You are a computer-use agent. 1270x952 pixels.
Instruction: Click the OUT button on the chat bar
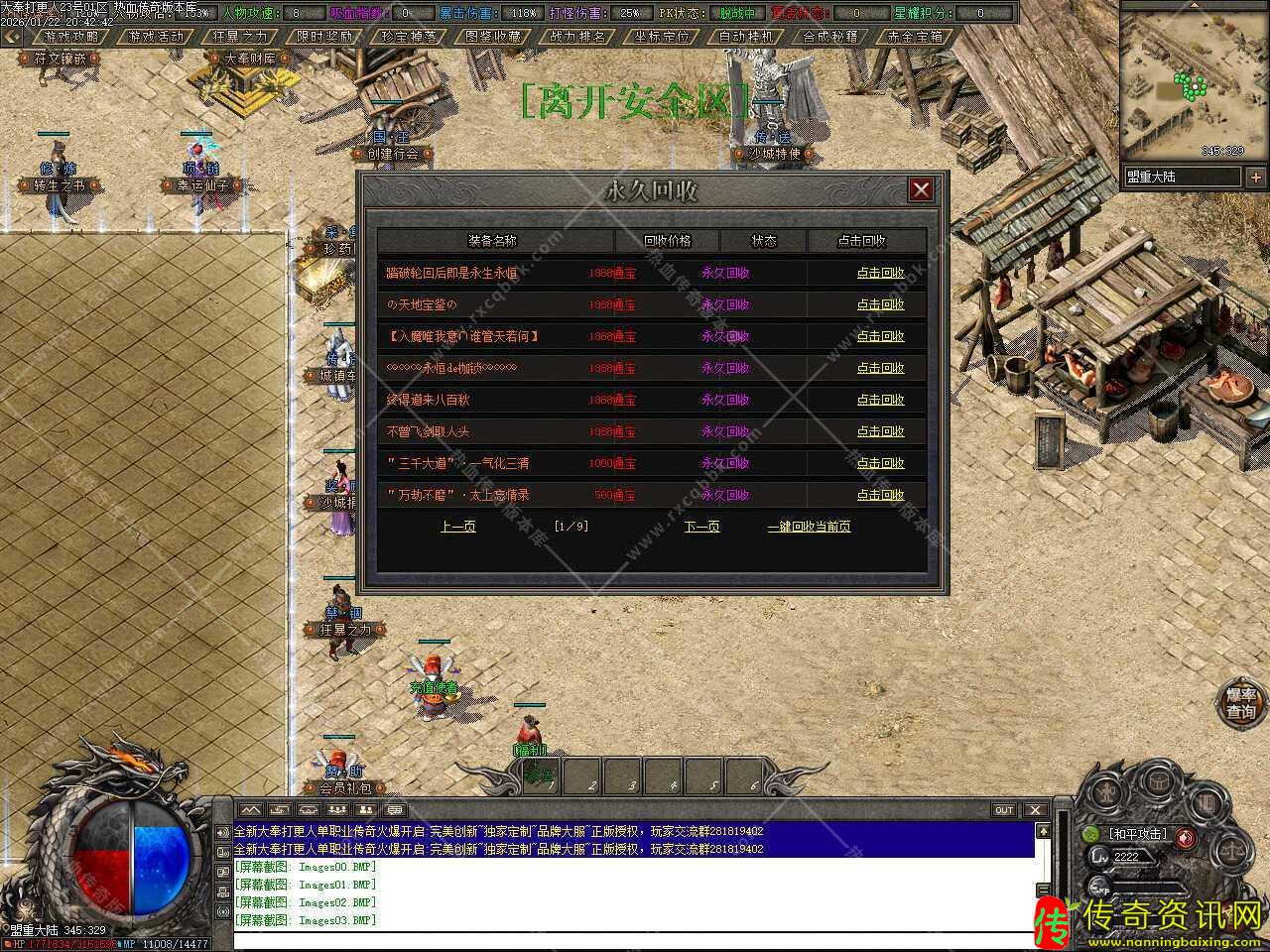coord(1004,810)
